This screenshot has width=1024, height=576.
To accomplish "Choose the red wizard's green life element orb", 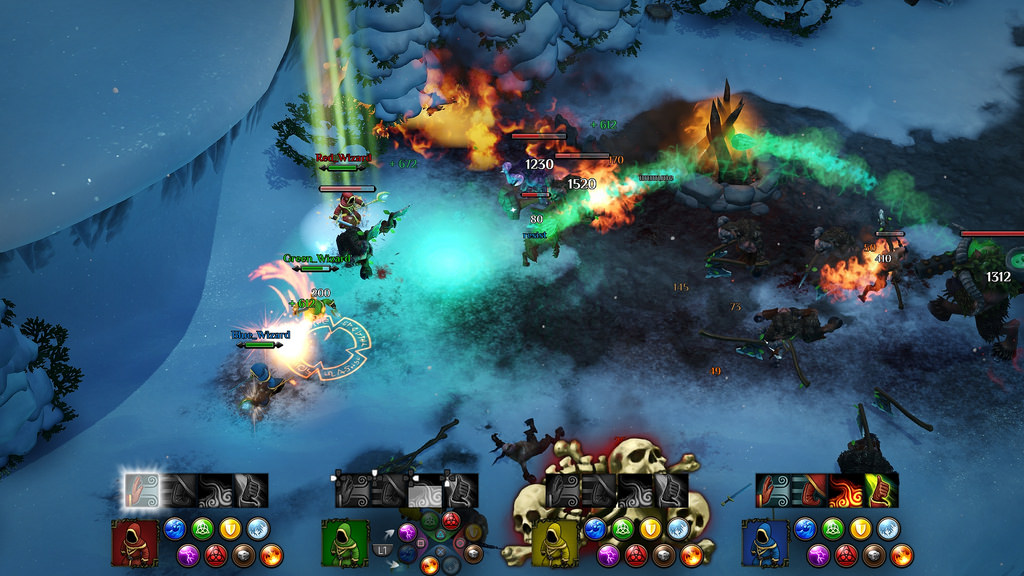I will 203,528.
